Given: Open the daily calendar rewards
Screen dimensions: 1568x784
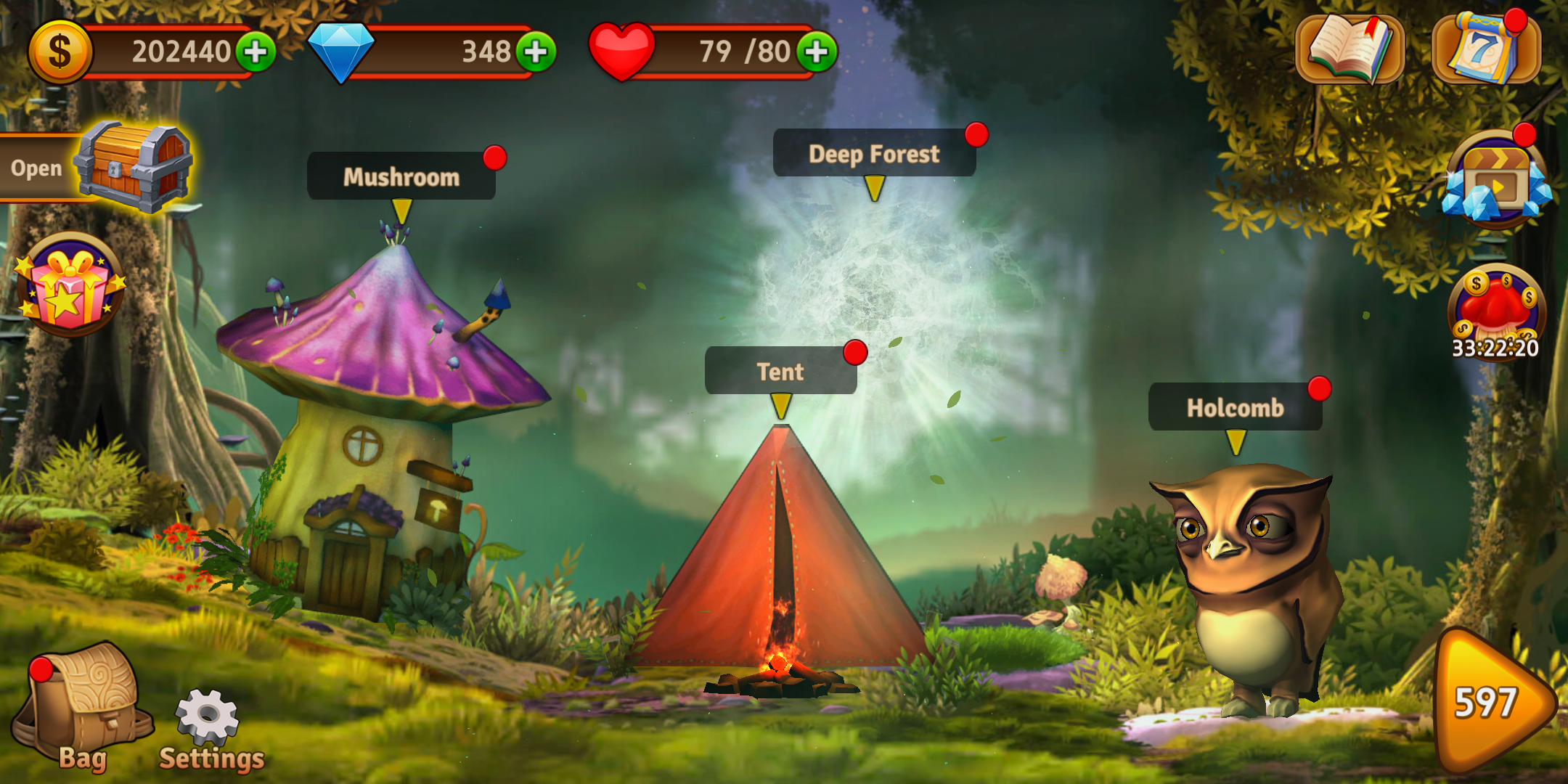Looking at the screenshot, I should (x=1485, y=49).
